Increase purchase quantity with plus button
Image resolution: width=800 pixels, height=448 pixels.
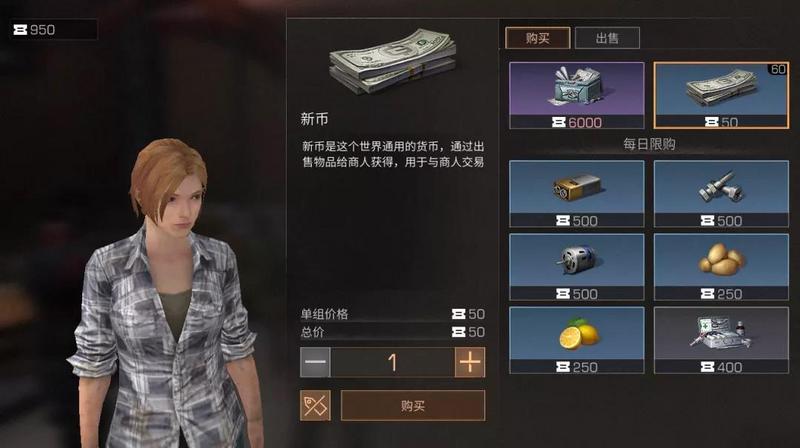(x=469, y=362)
